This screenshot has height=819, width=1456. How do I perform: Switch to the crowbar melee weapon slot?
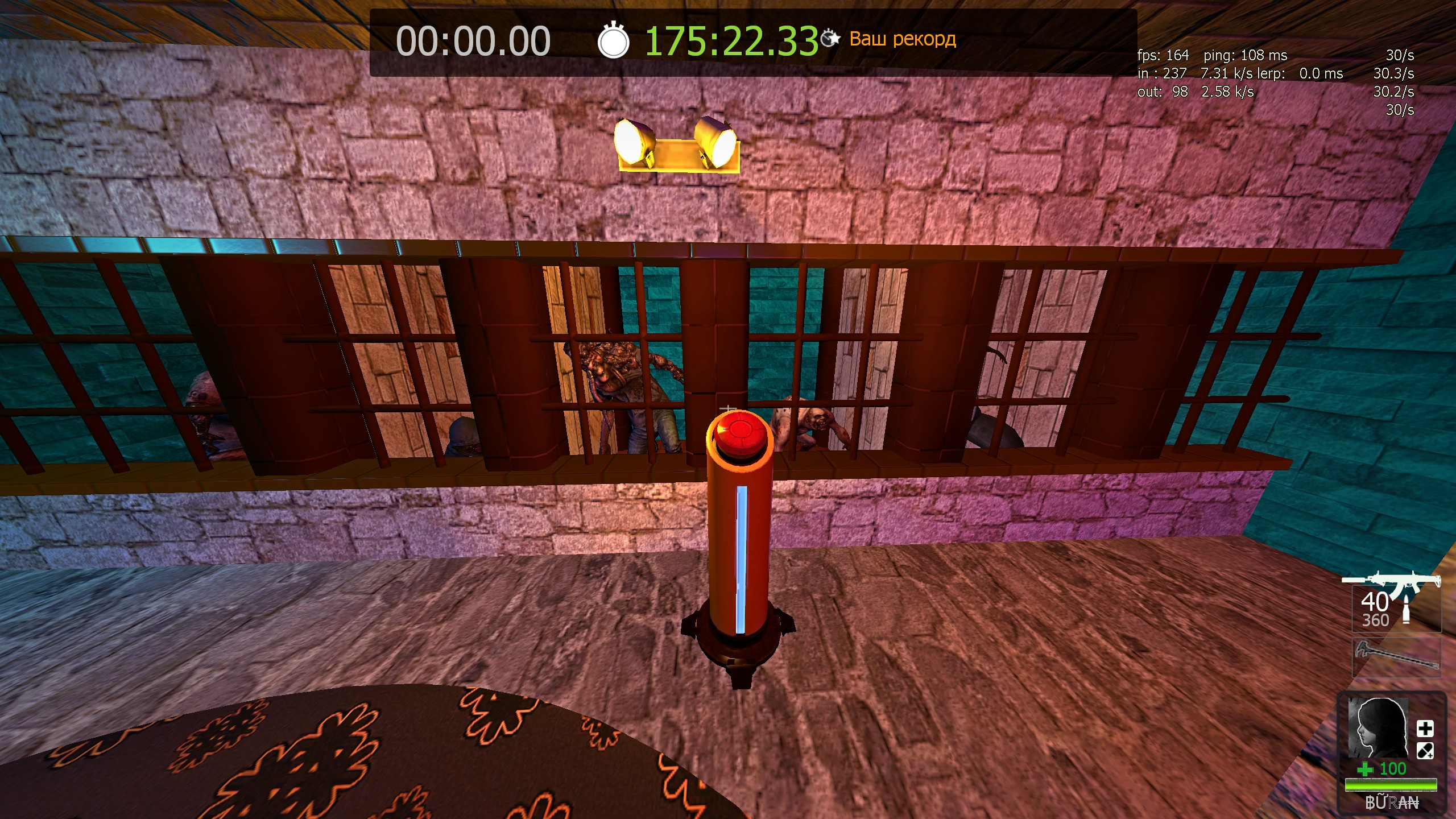tap(1396, 658)
